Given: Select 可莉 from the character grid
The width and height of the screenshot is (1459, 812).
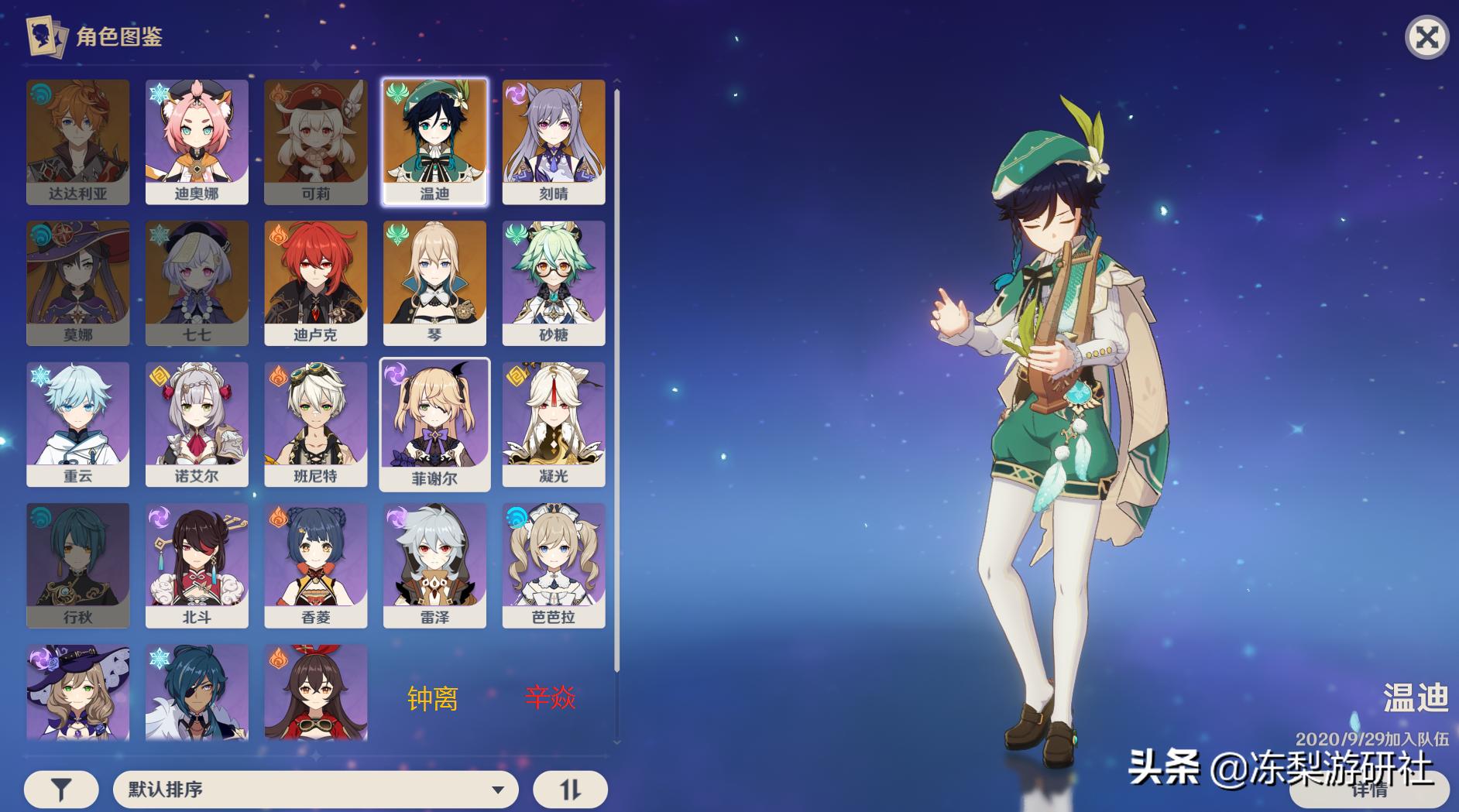Looking at the screenshot, I should coord(315,141).
